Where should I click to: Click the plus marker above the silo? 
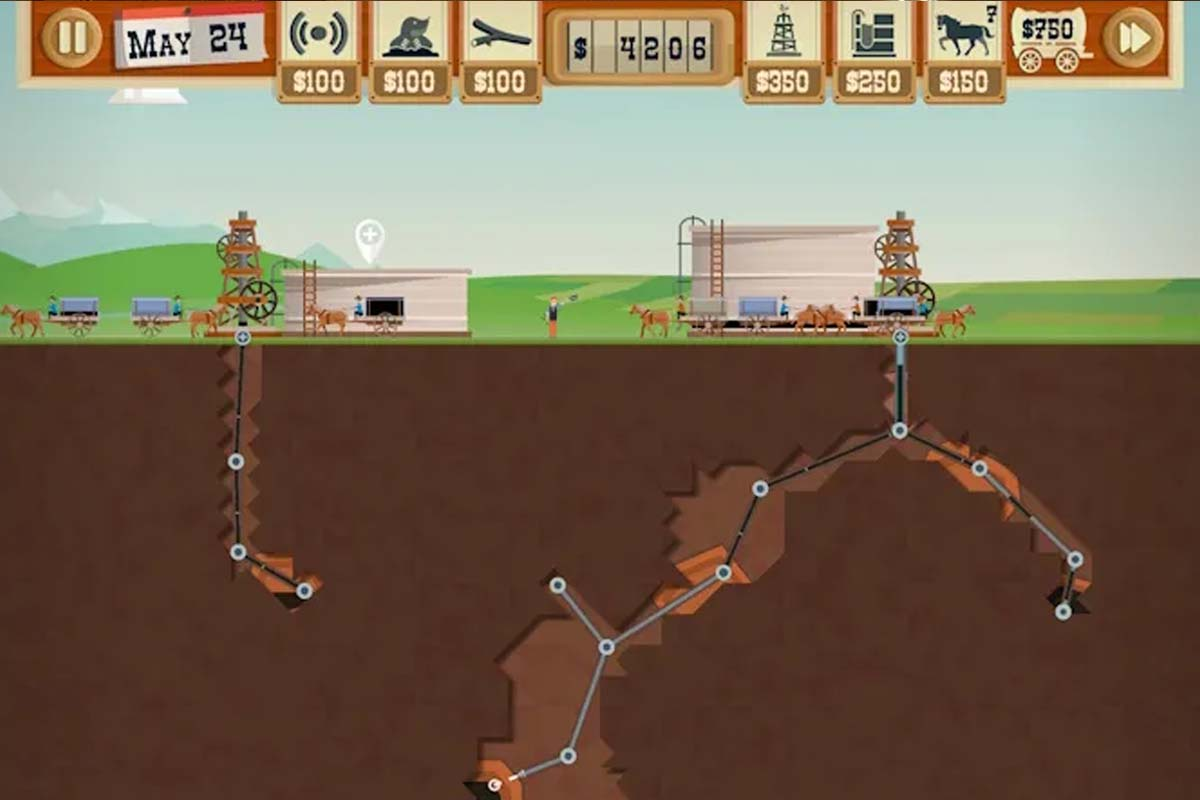point(370,237)
